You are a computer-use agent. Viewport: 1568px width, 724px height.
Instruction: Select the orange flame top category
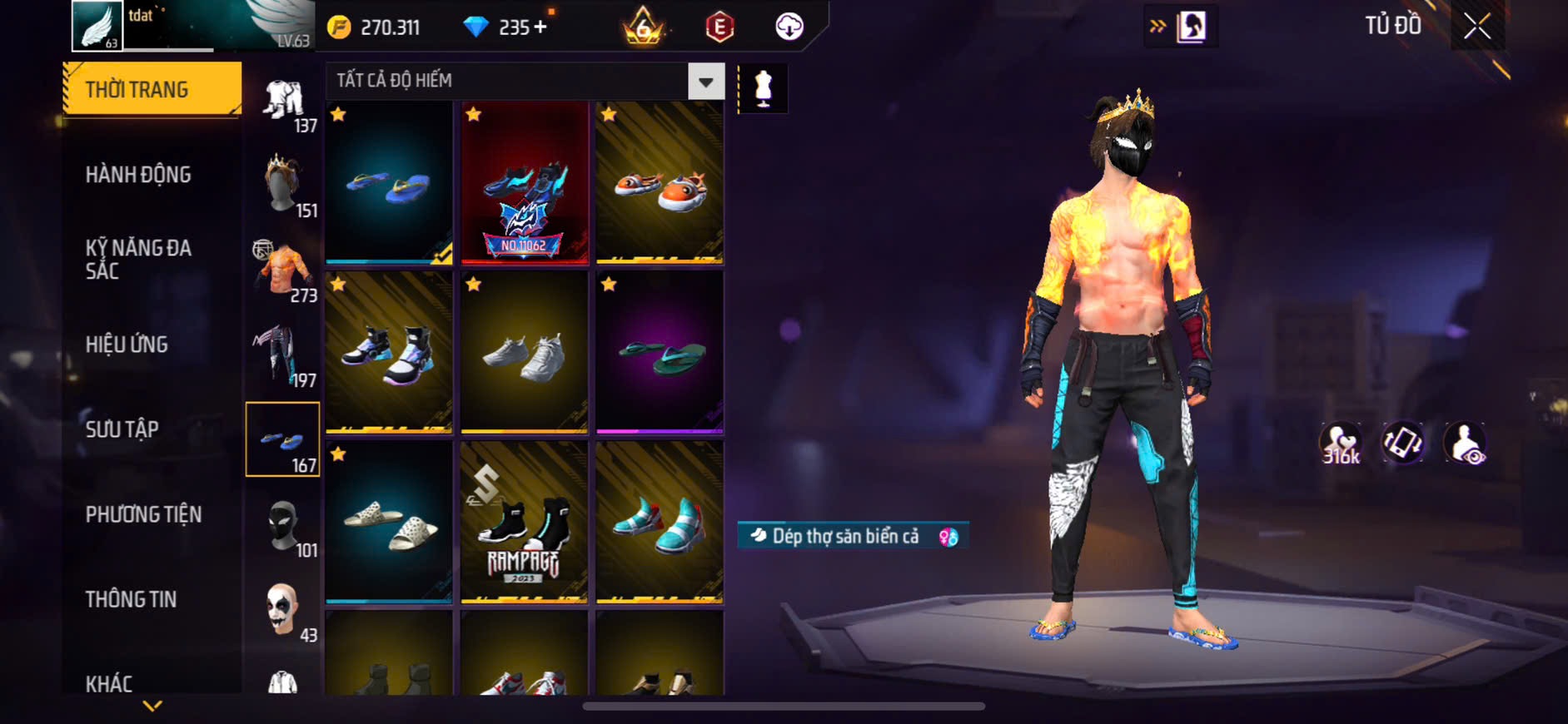point(283,270)
